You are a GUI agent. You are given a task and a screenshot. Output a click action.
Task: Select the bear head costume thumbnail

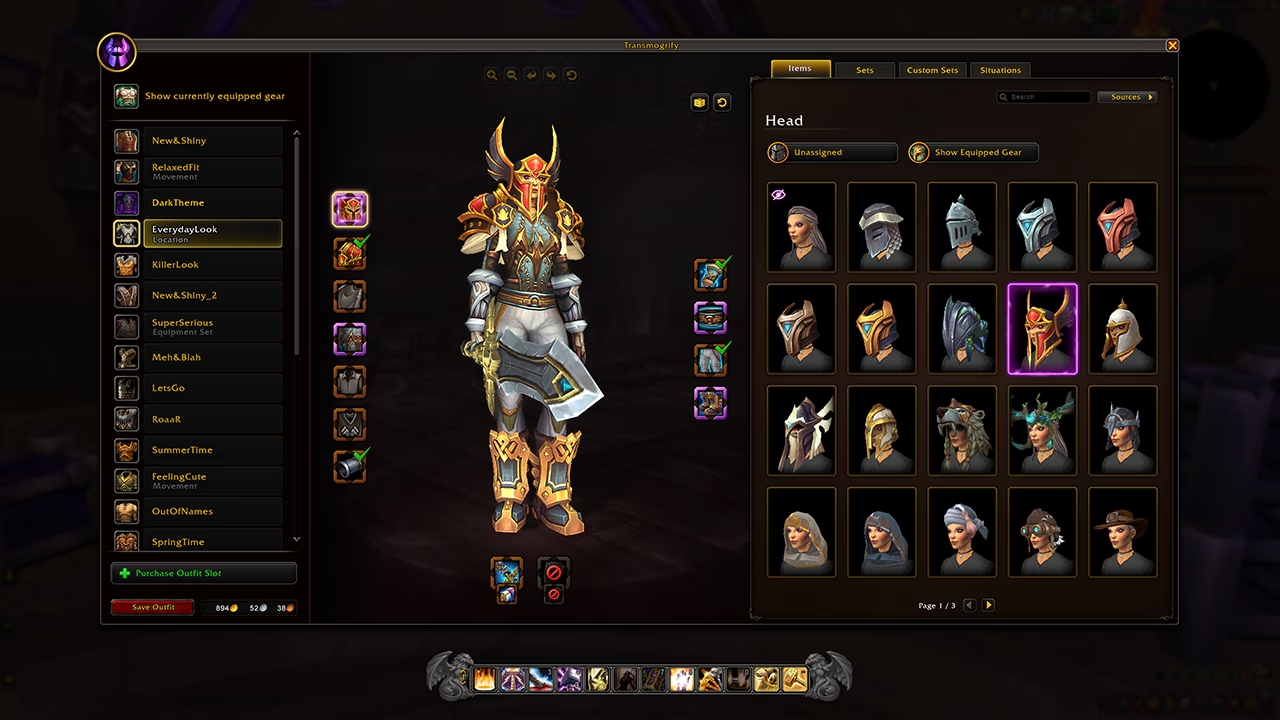point(962,430)
